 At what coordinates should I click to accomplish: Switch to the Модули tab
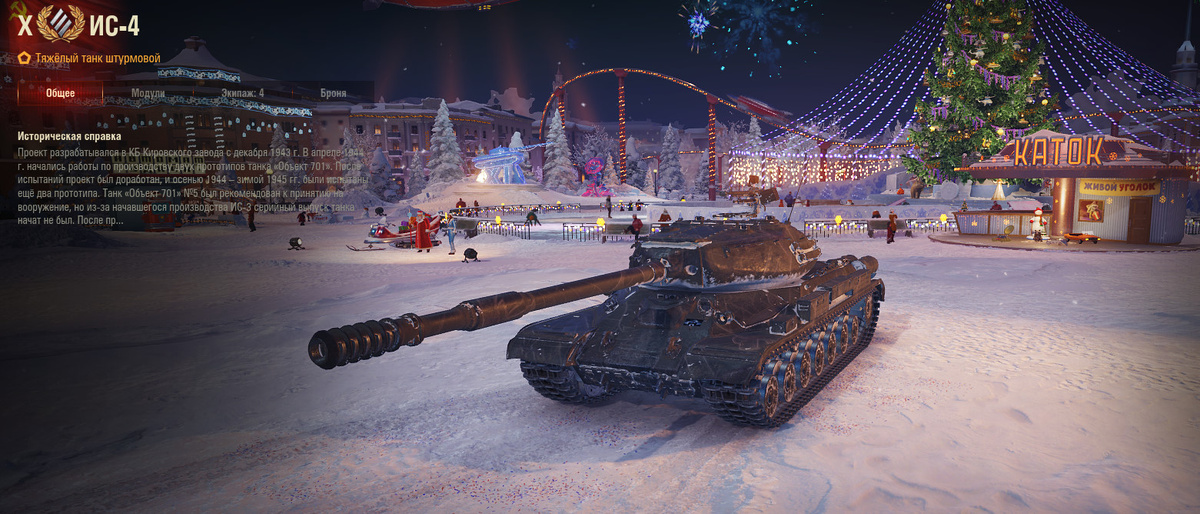click(149, 93)
